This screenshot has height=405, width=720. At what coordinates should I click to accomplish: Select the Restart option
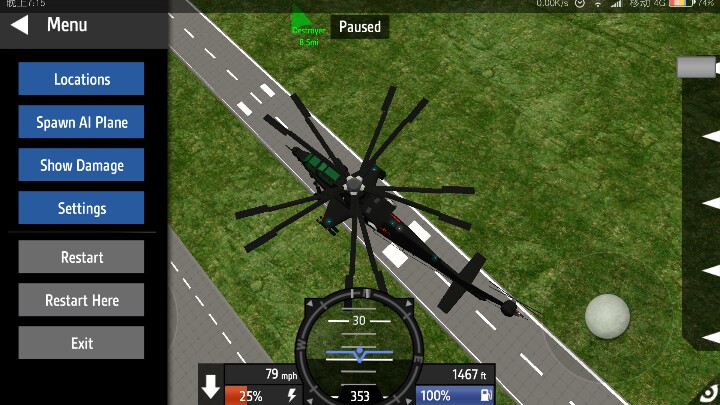click(x=81, y=257)
